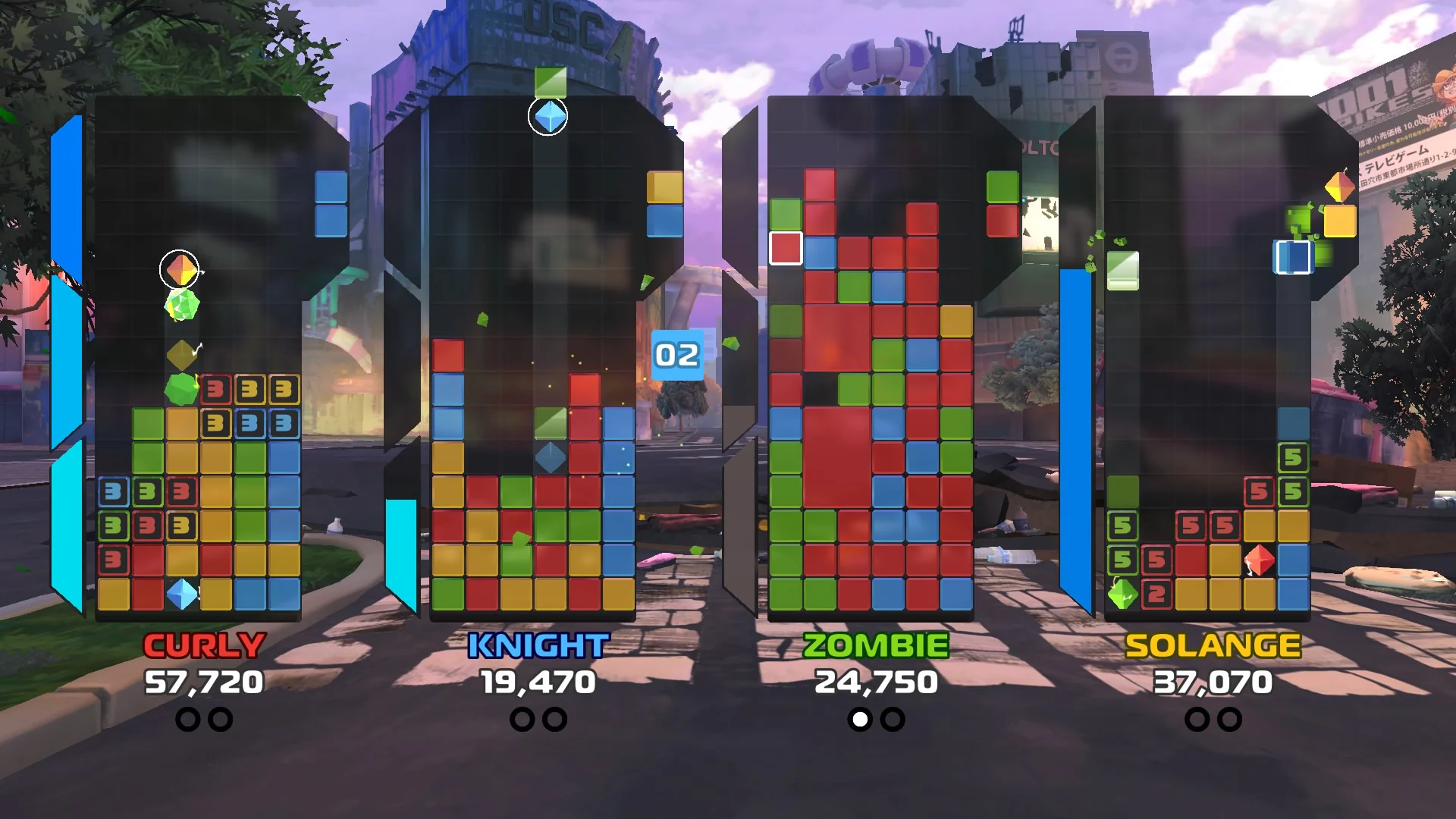Click the empty round dot under Curly's score
Viewport: 1456px width, 819px height.
pyautogui.click(x=188, y=718)
